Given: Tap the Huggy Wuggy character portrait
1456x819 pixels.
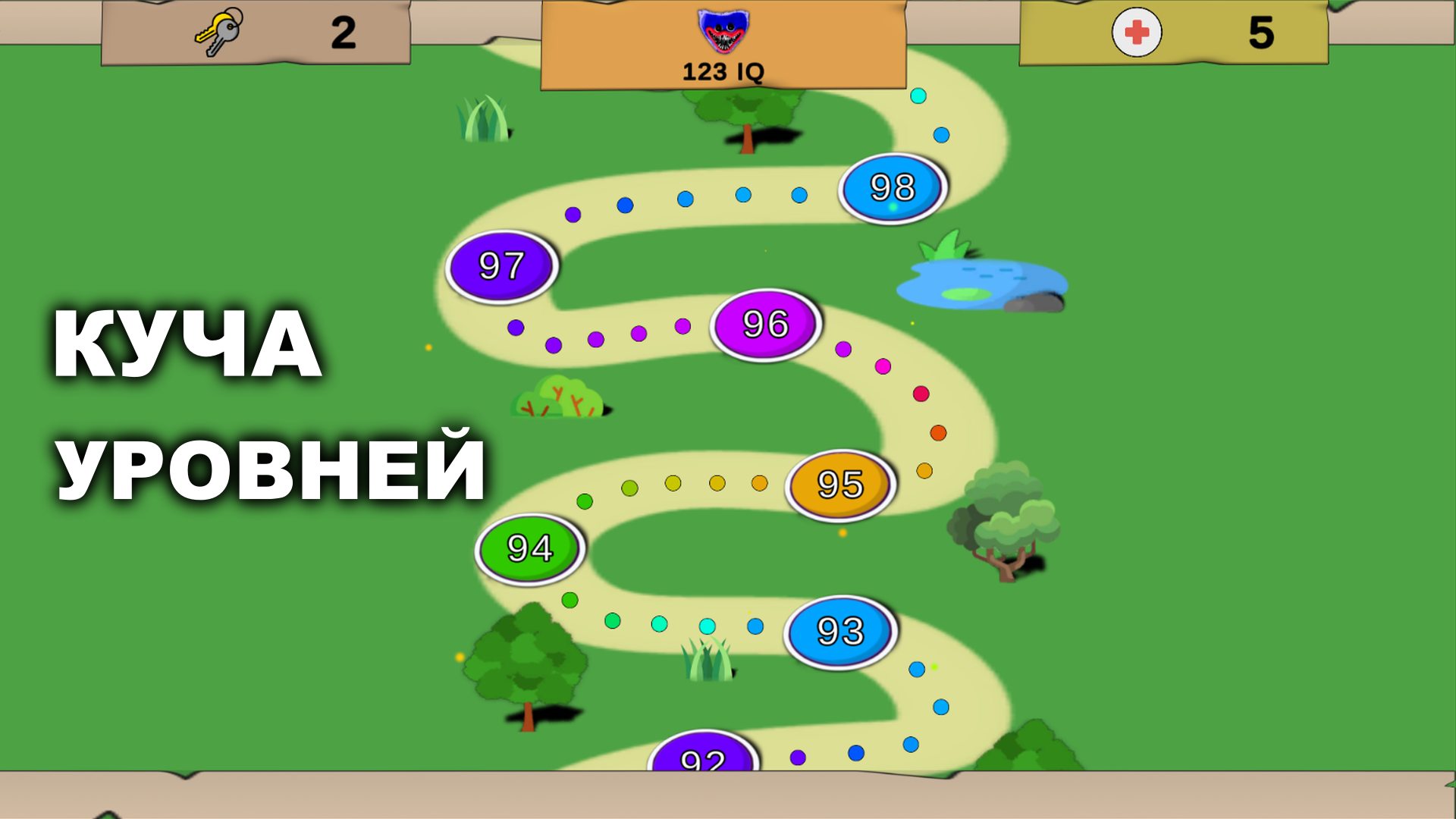Looking at the screenshot, I should point(722,32).
